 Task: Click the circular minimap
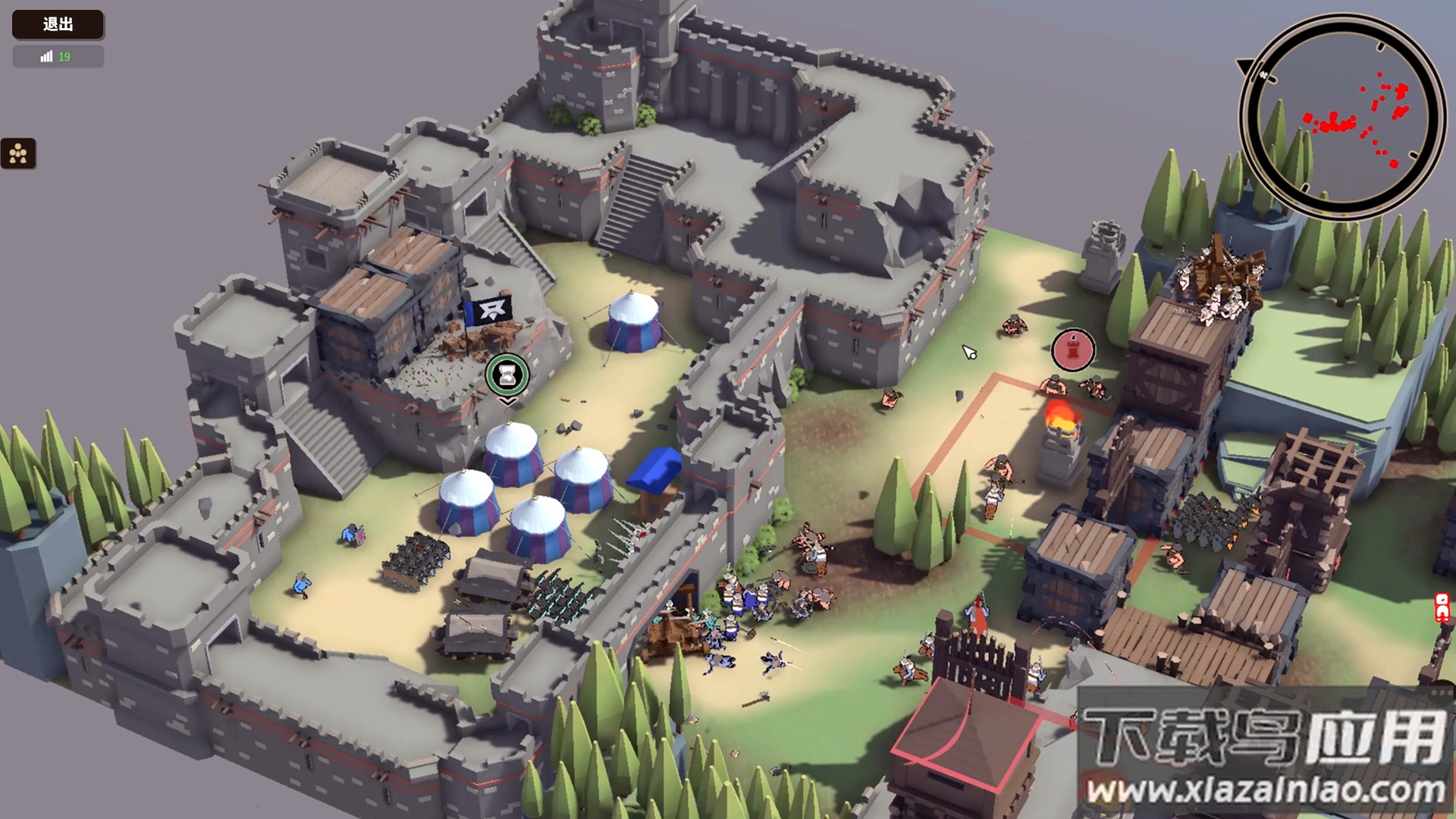1341,118
